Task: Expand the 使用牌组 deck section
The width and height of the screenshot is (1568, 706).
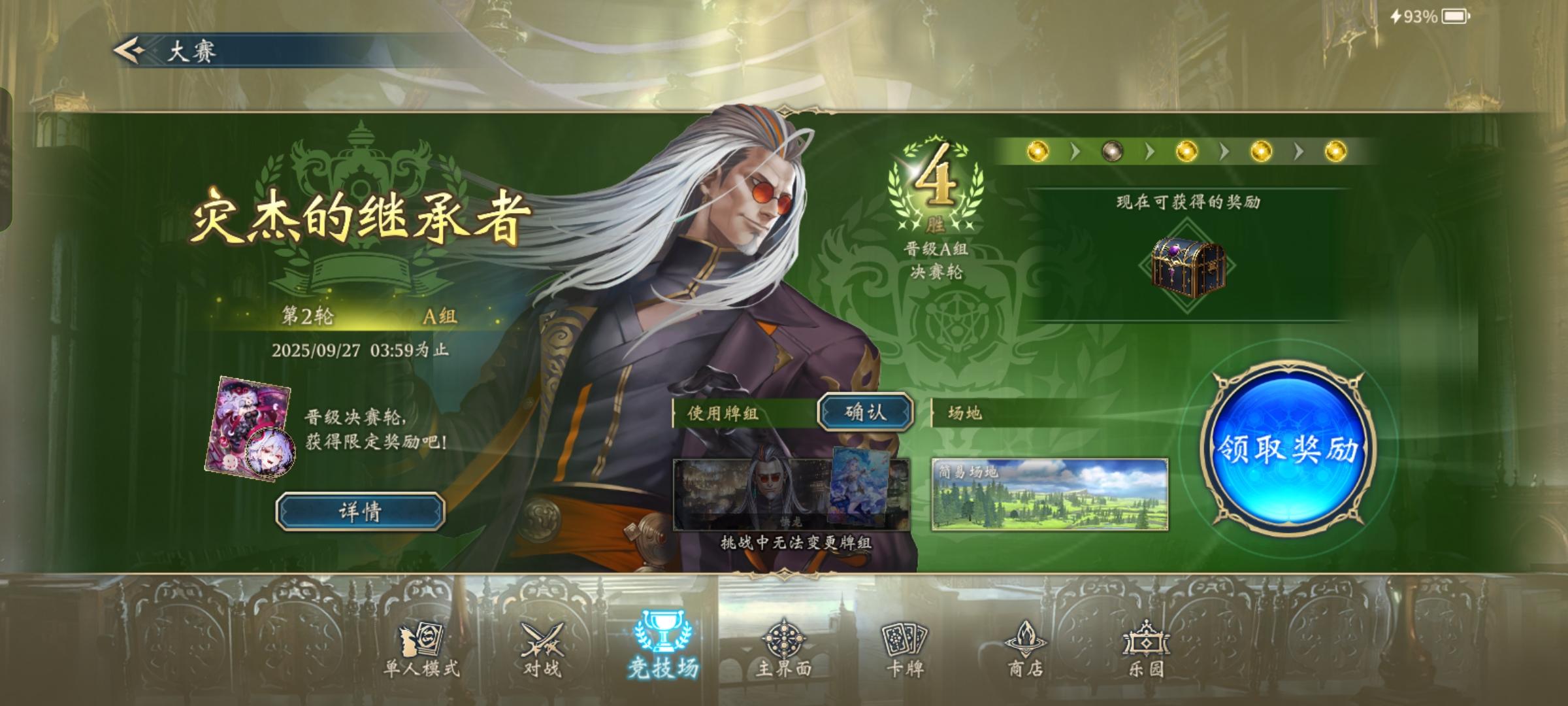Action: coord(724,411)
